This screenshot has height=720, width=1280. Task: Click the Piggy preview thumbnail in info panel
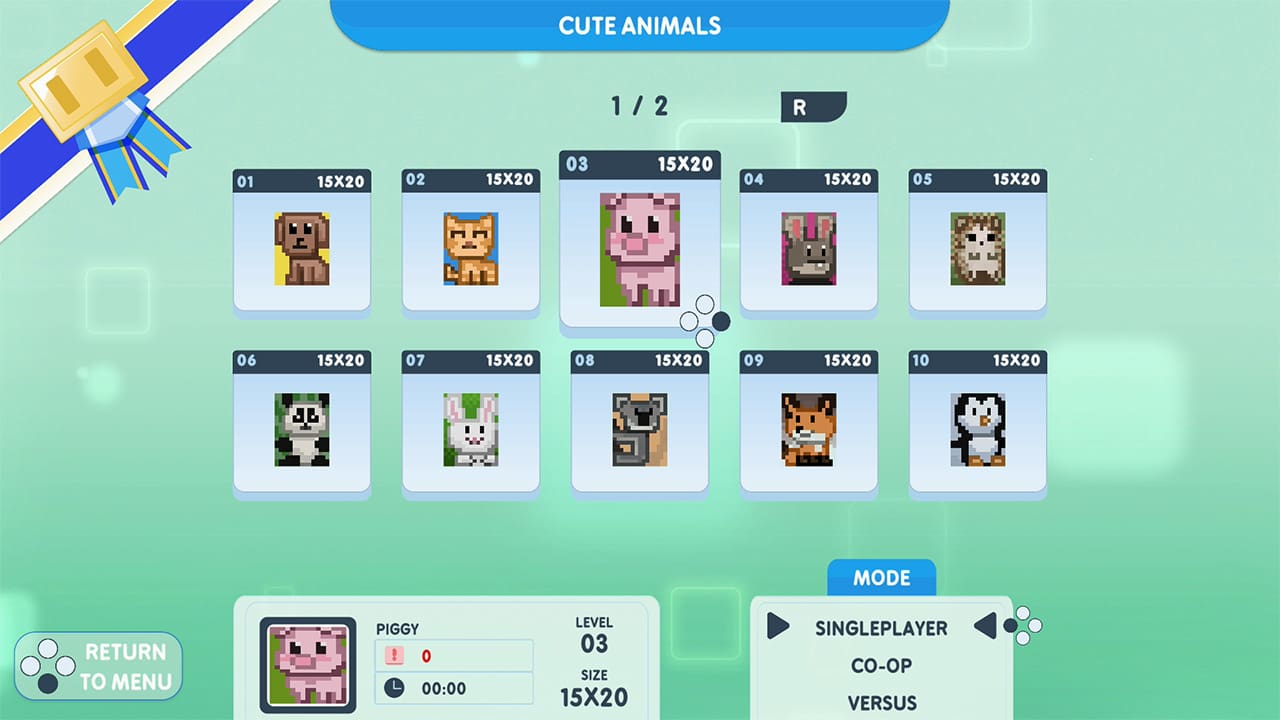tap(307, 662)
